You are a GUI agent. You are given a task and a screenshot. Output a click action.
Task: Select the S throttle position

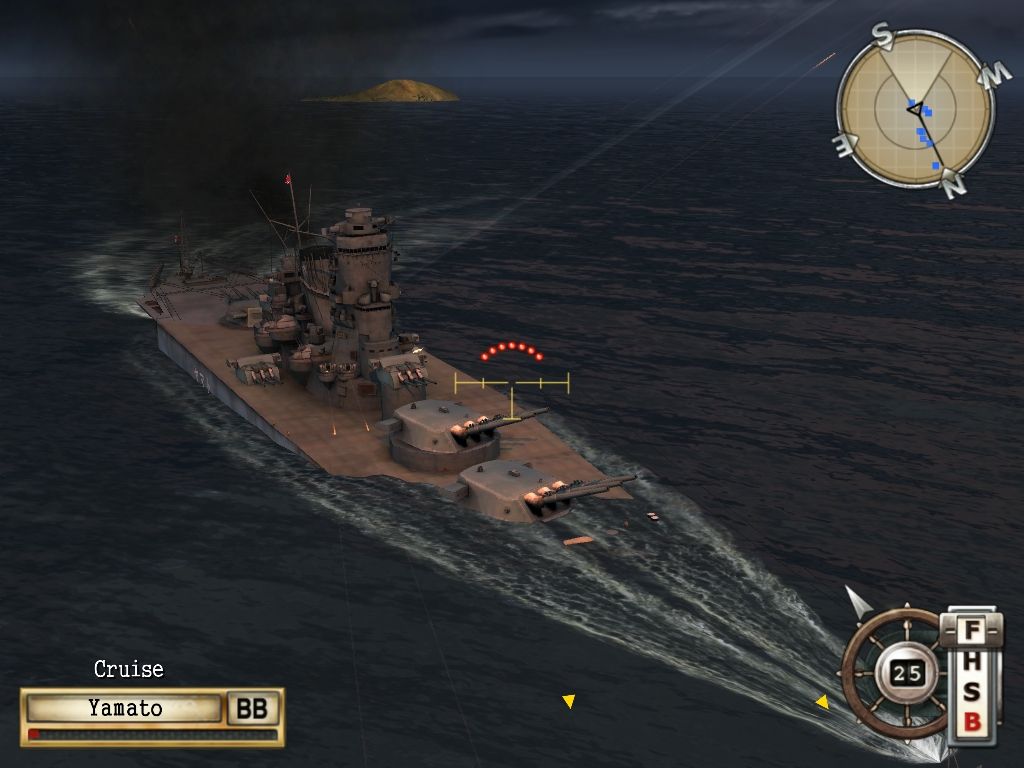(x=971, y=692)
